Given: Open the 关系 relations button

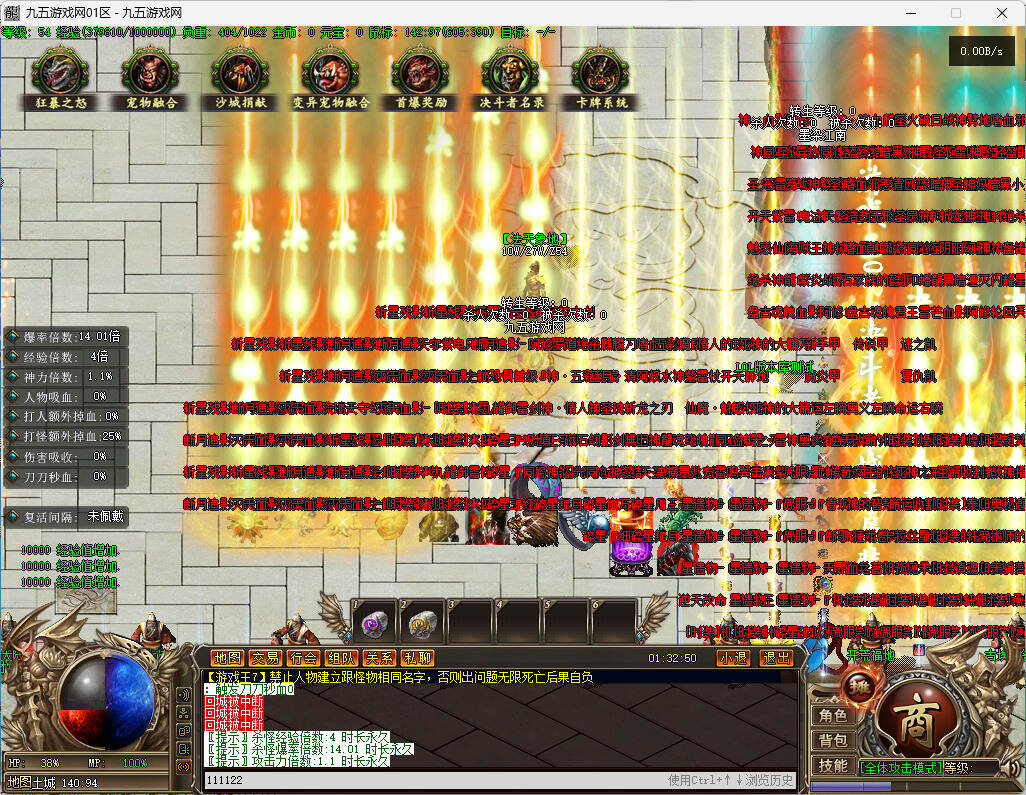Looking at the screenshot, I should pyautogui.click(x=379, y=658).
